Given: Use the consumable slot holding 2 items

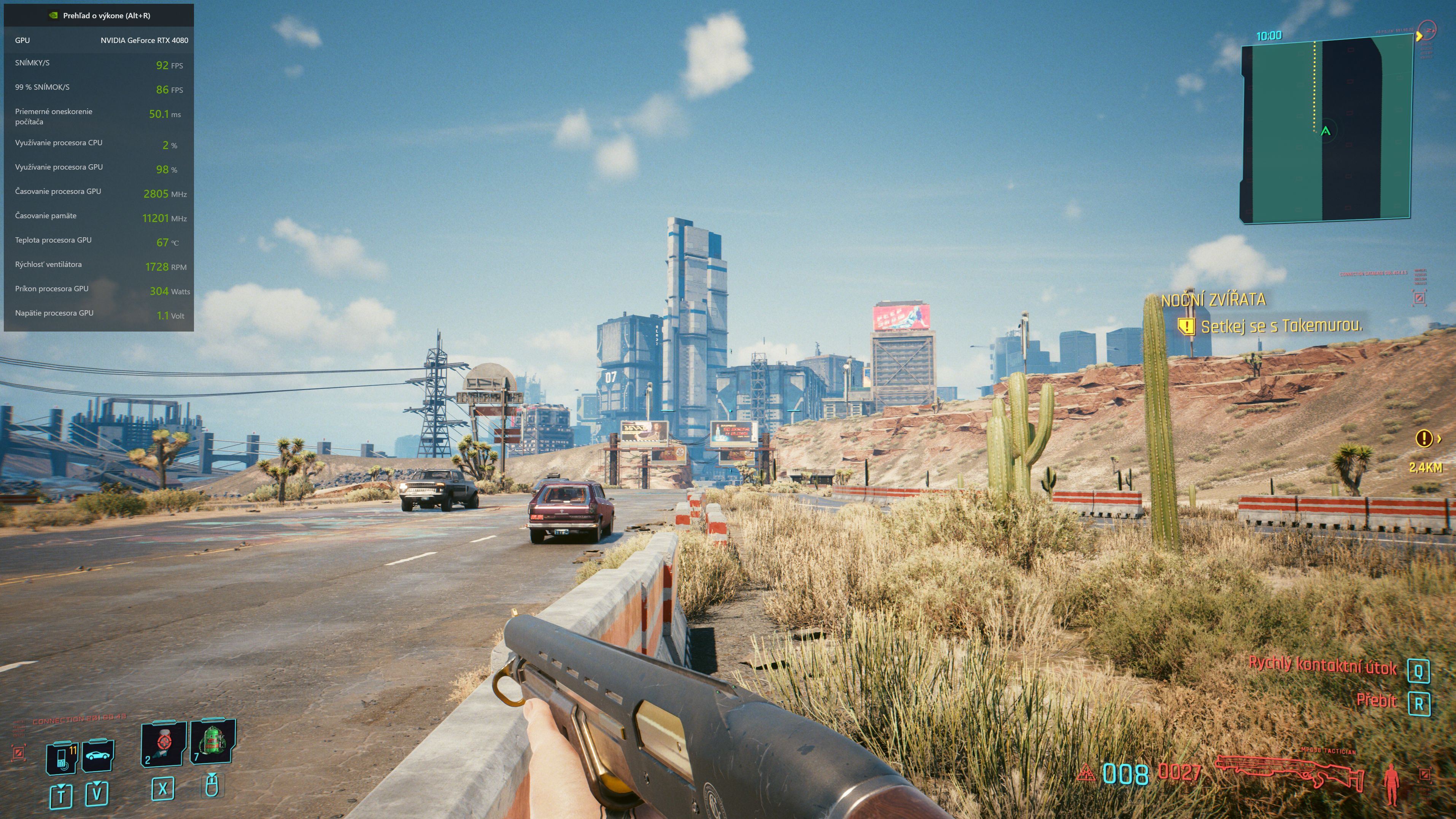Looking at the screenshot, I should click(x=163, y=743).
